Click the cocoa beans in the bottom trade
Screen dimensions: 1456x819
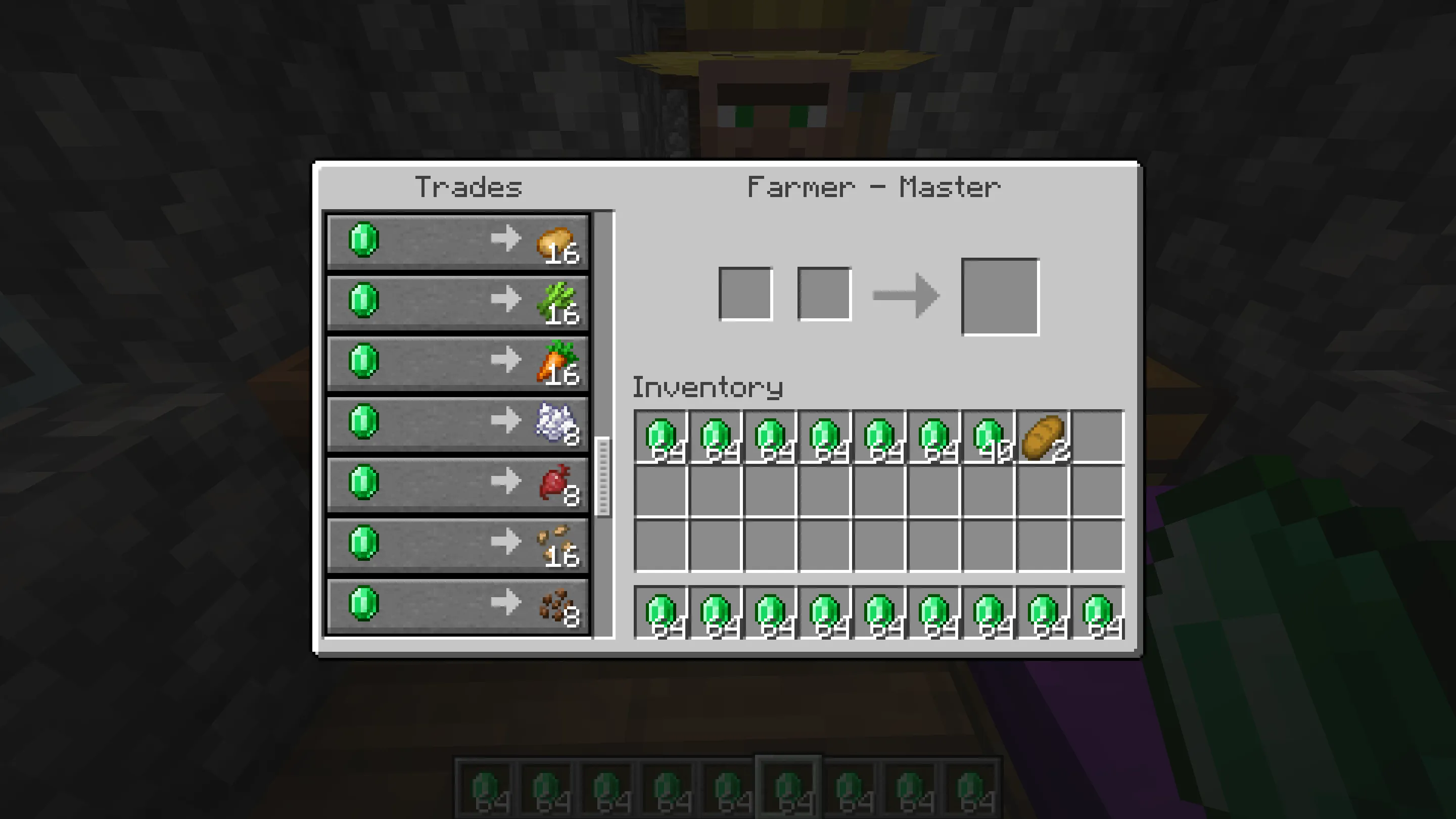pos(557,604)
